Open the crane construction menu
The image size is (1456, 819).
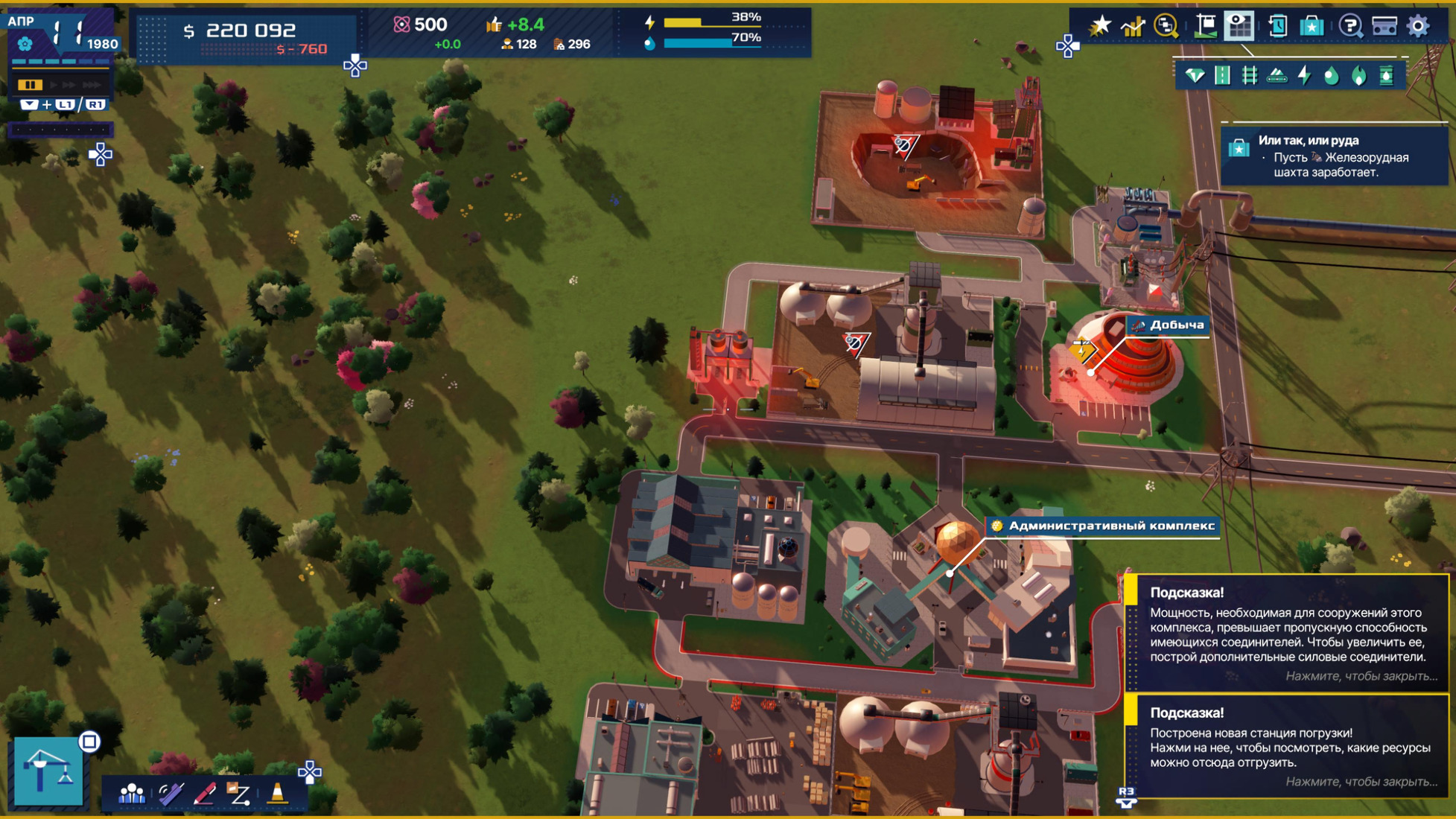tap(48, 771)
